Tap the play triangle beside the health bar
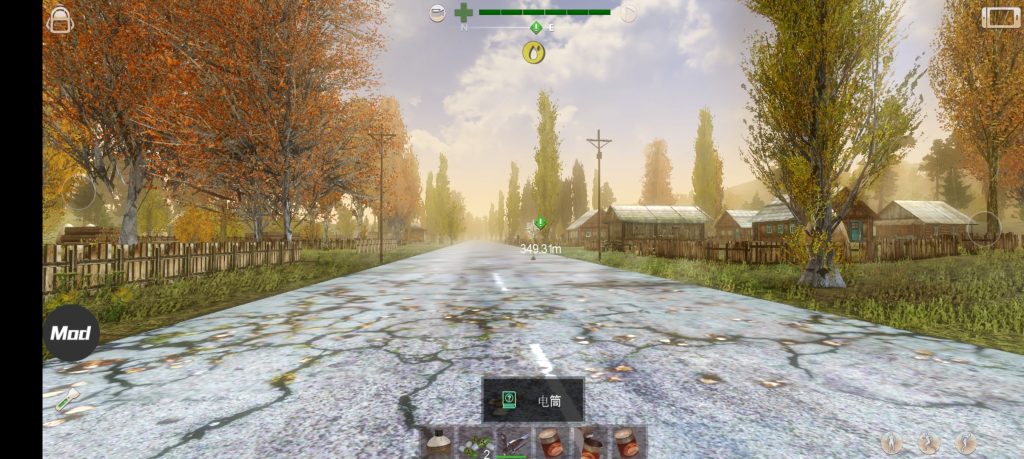This screenshot has height=459, width=1024. [x=628, y=13]
